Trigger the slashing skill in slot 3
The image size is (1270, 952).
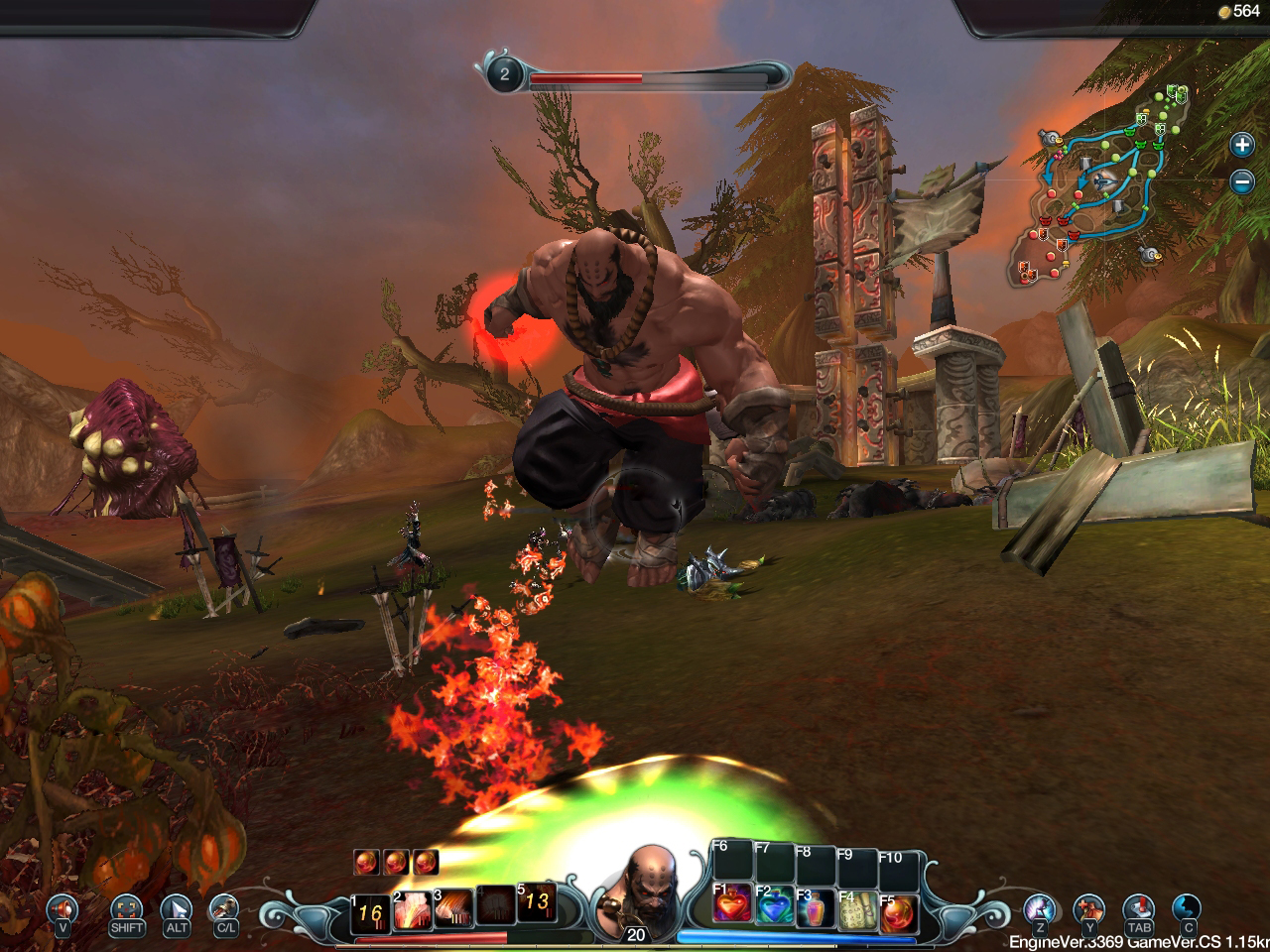pos(453,908)
